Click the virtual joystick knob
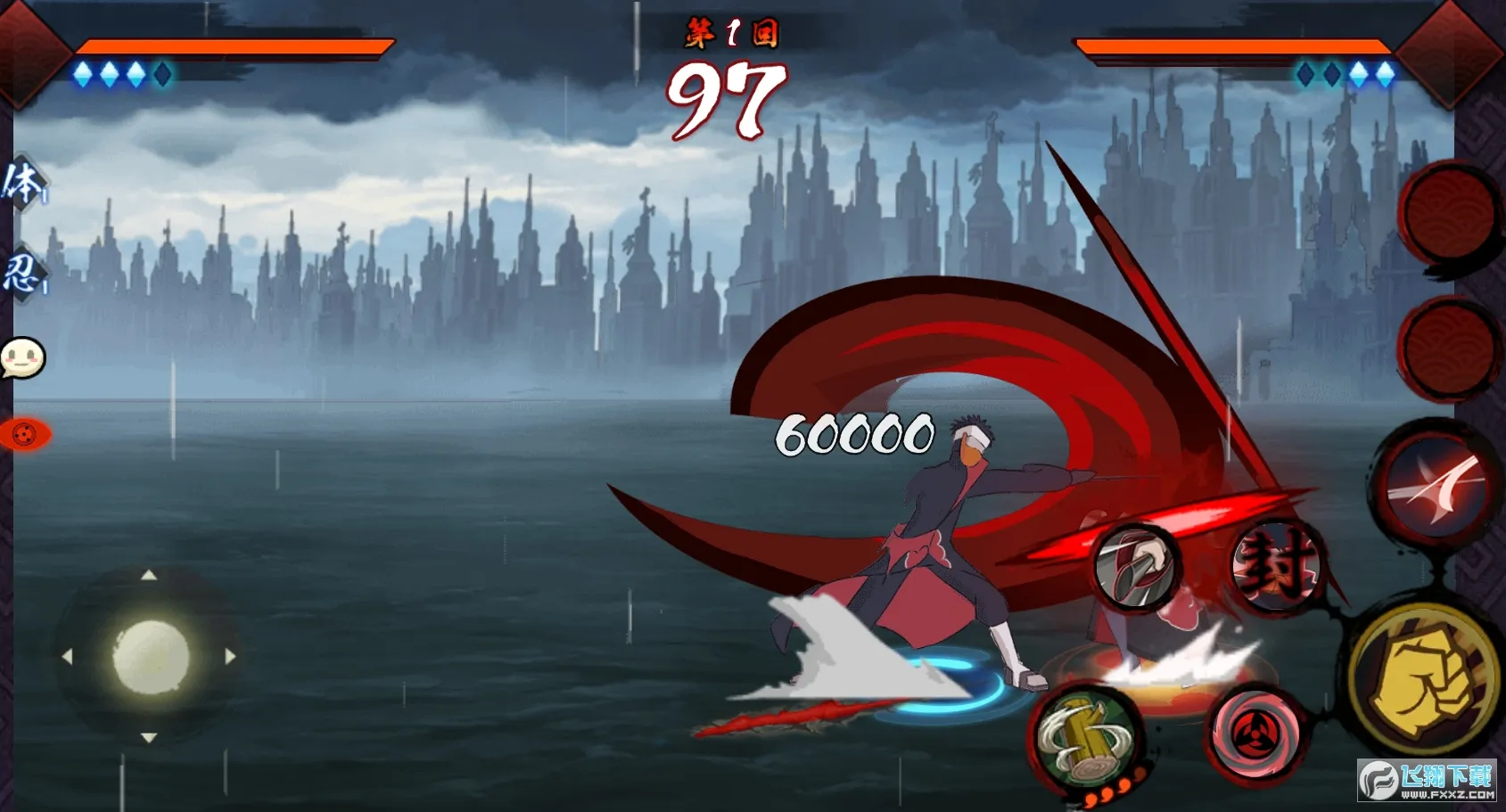1506x812 pixels. coord(151,657)
